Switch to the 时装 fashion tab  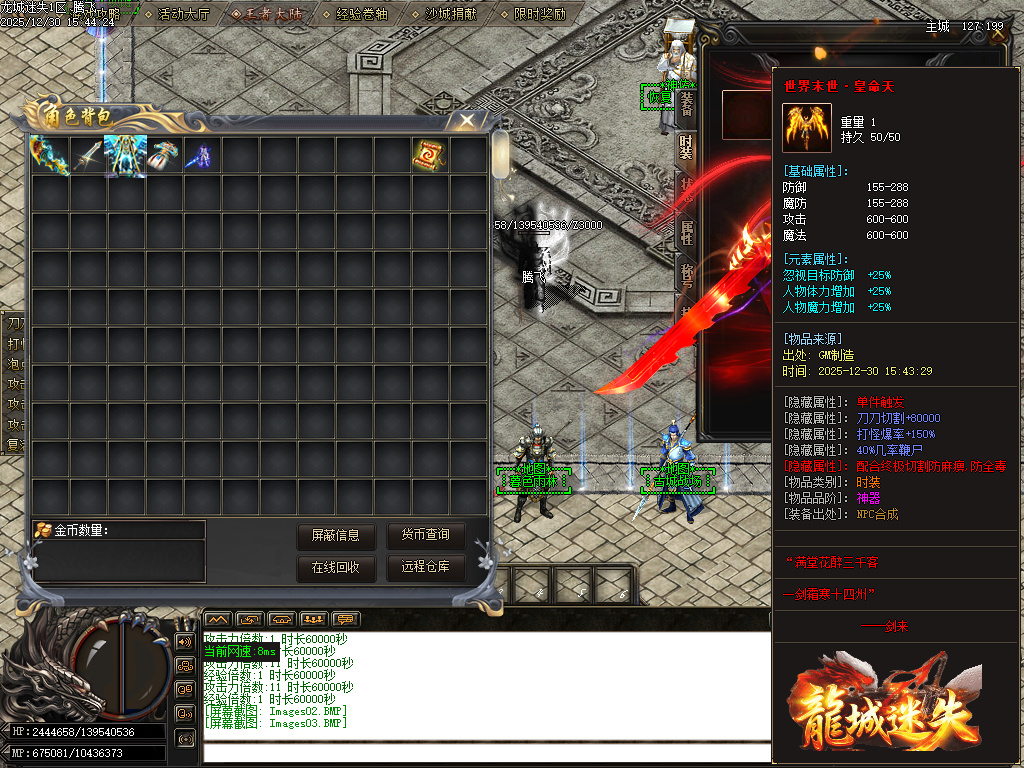[686, 148]
